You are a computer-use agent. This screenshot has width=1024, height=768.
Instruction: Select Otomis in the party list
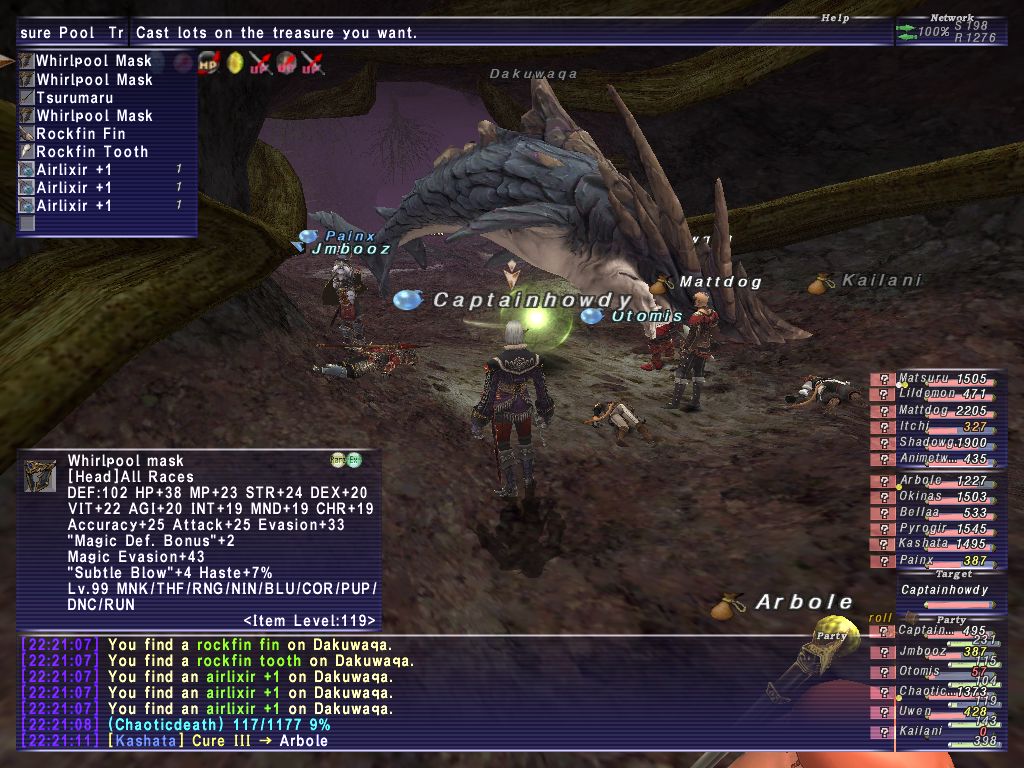click(x=922, y=671)
